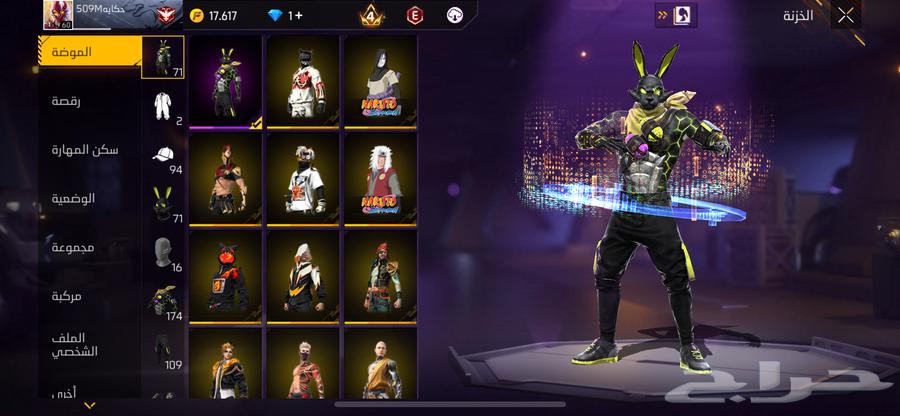Image resolution: width=900 pixels, height=416 pixels.
Task: Pick the red-haired woman outfit
Action: [x=225, y=179]
